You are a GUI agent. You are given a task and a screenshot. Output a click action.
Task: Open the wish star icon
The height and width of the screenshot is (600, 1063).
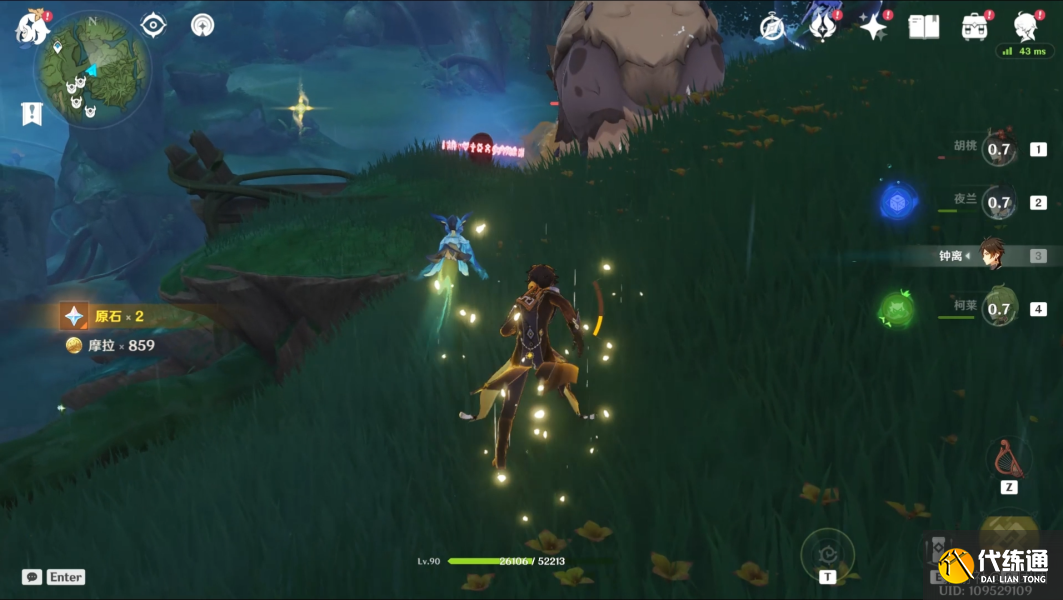[x=873, y=27]
